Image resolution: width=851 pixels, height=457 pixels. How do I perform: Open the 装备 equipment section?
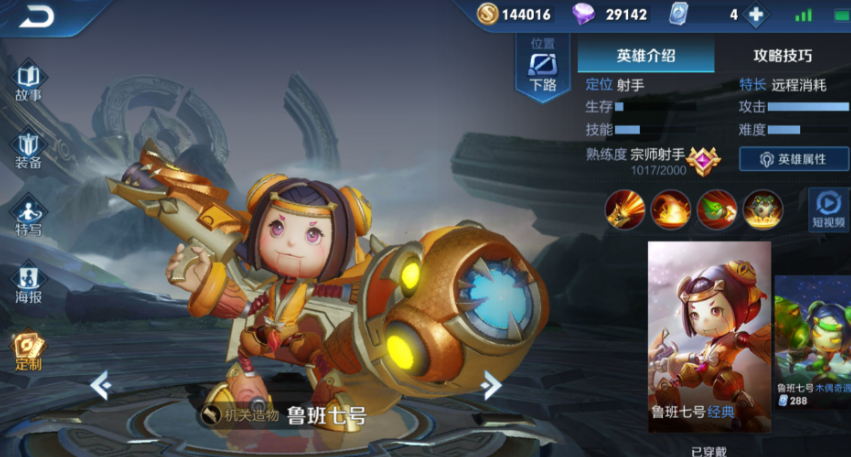pos(28,150)
